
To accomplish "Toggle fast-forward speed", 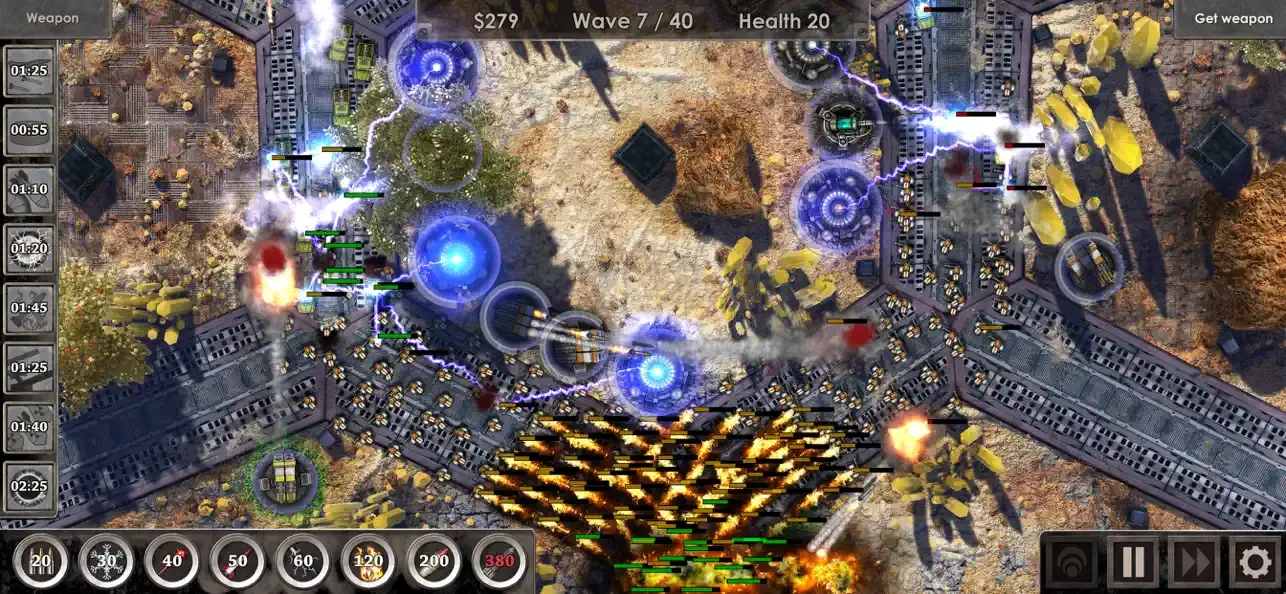I will pos(1194,562).
